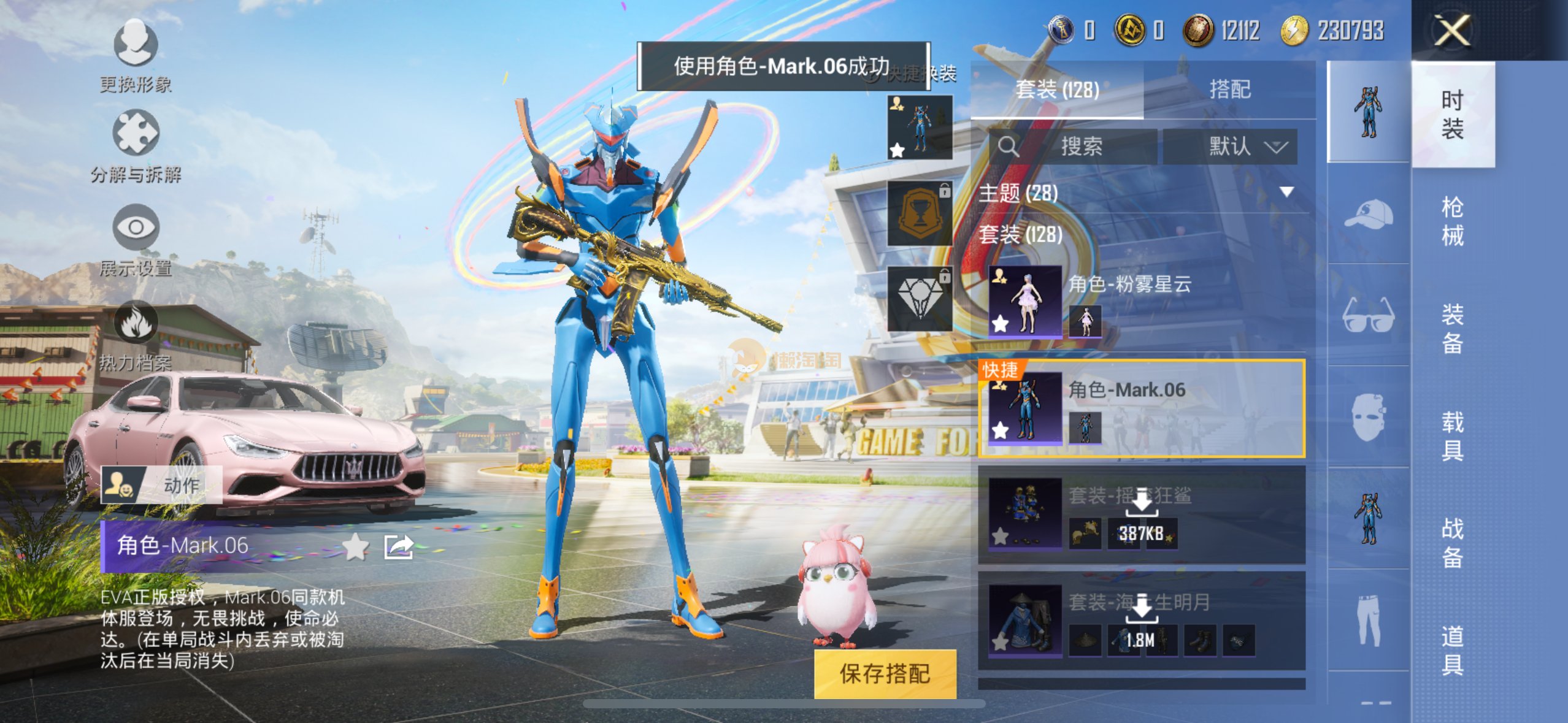The image size is (1568, 723).
Task: Share the Mark.06 outfit
Action: [398, 546]
